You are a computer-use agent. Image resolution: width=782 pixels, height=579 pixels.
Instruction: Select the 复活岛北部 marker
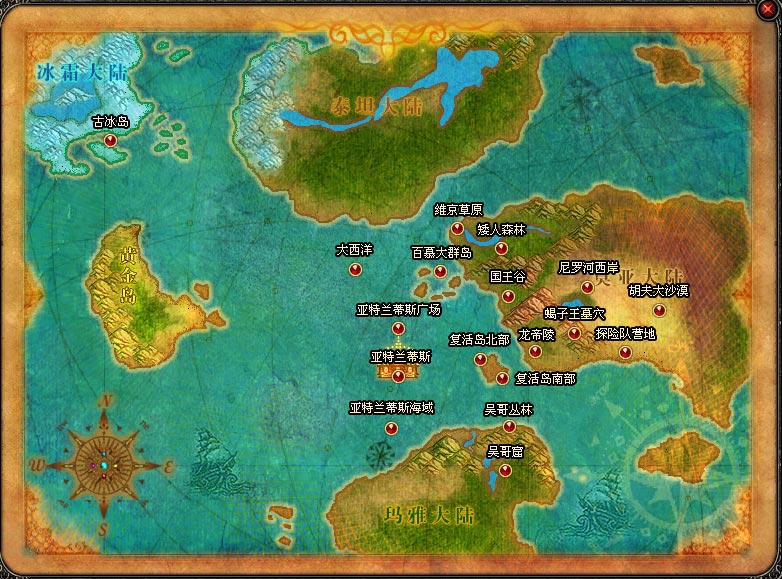pos(480,359)
